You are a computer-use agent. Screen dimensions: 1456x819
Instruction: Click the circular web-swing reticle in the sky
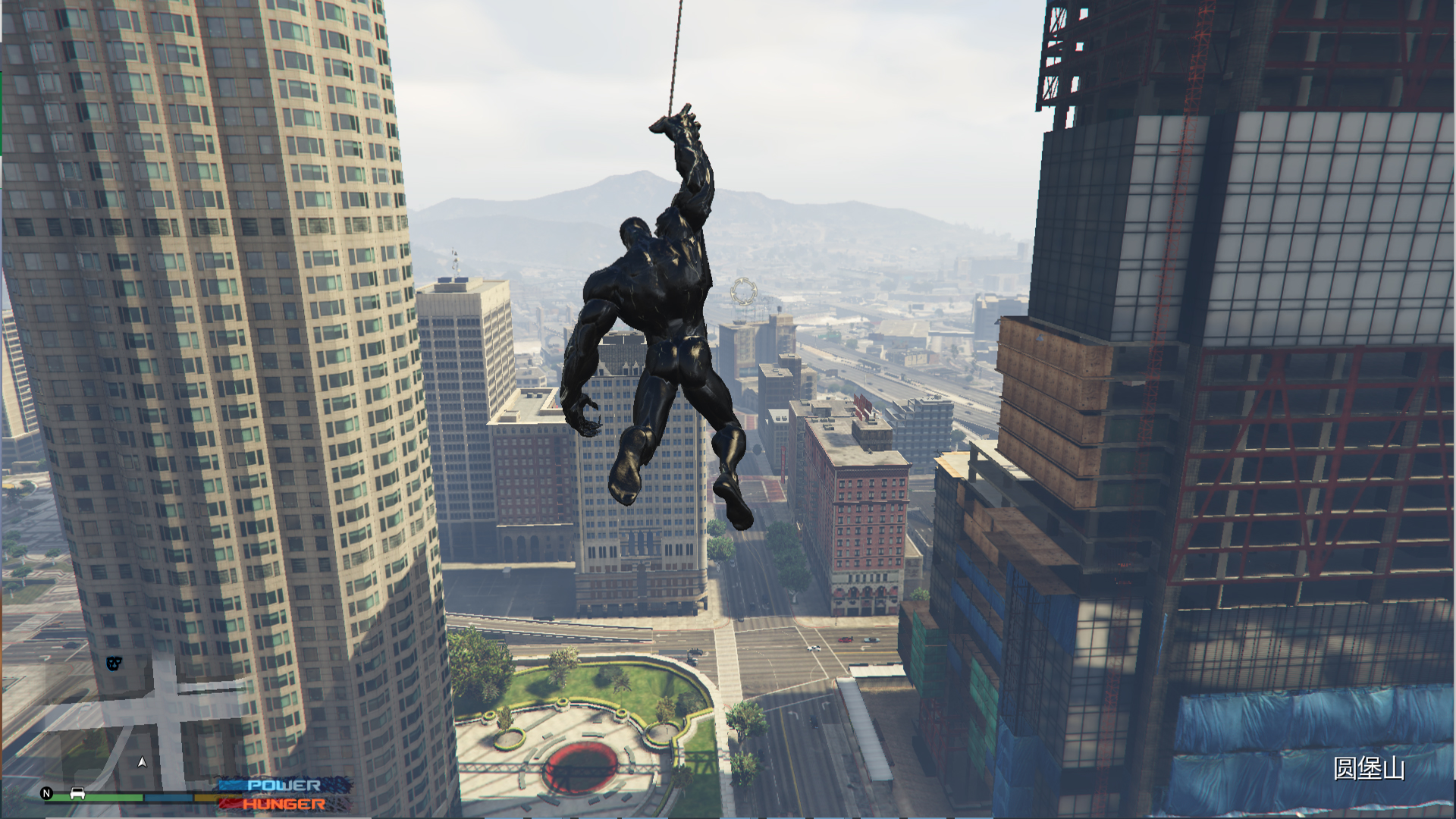pos(744,290)
